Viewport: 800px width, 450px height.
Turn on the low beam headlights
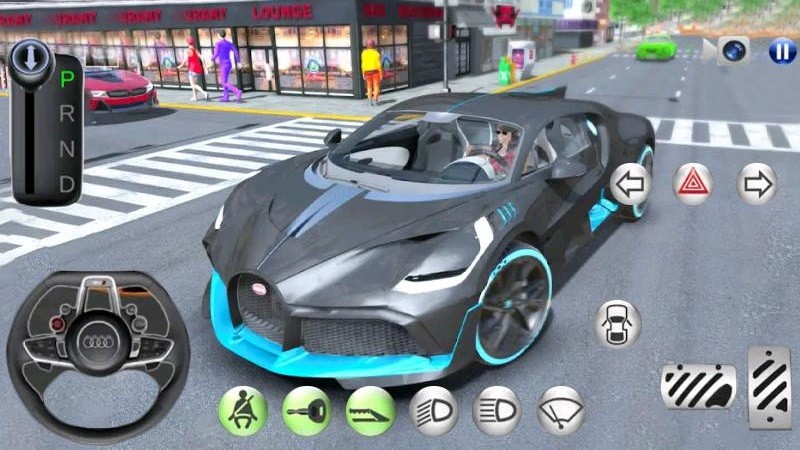pos(434,410)
